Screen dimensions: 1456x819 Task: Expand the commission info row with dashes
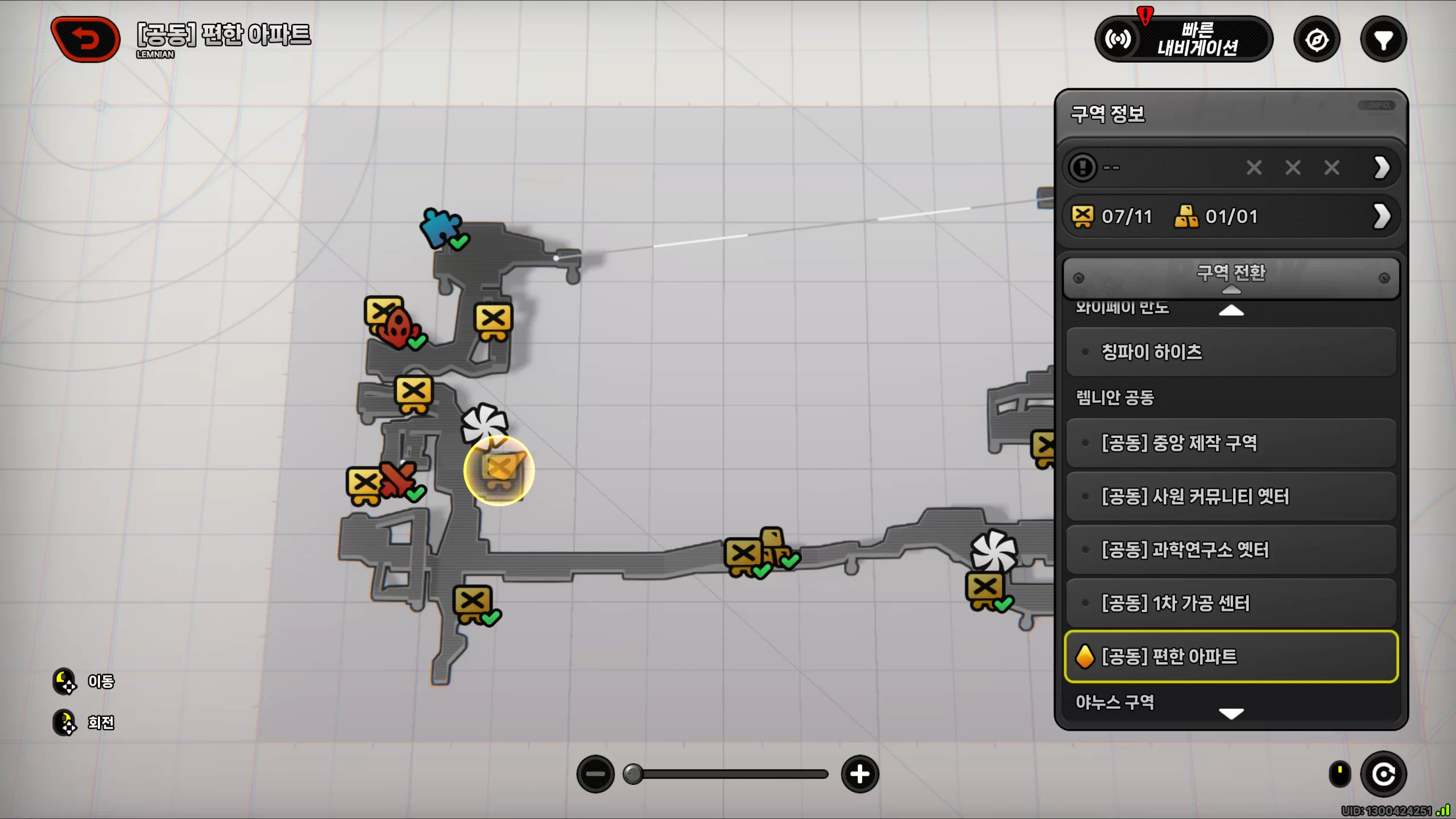(1231, 168)
